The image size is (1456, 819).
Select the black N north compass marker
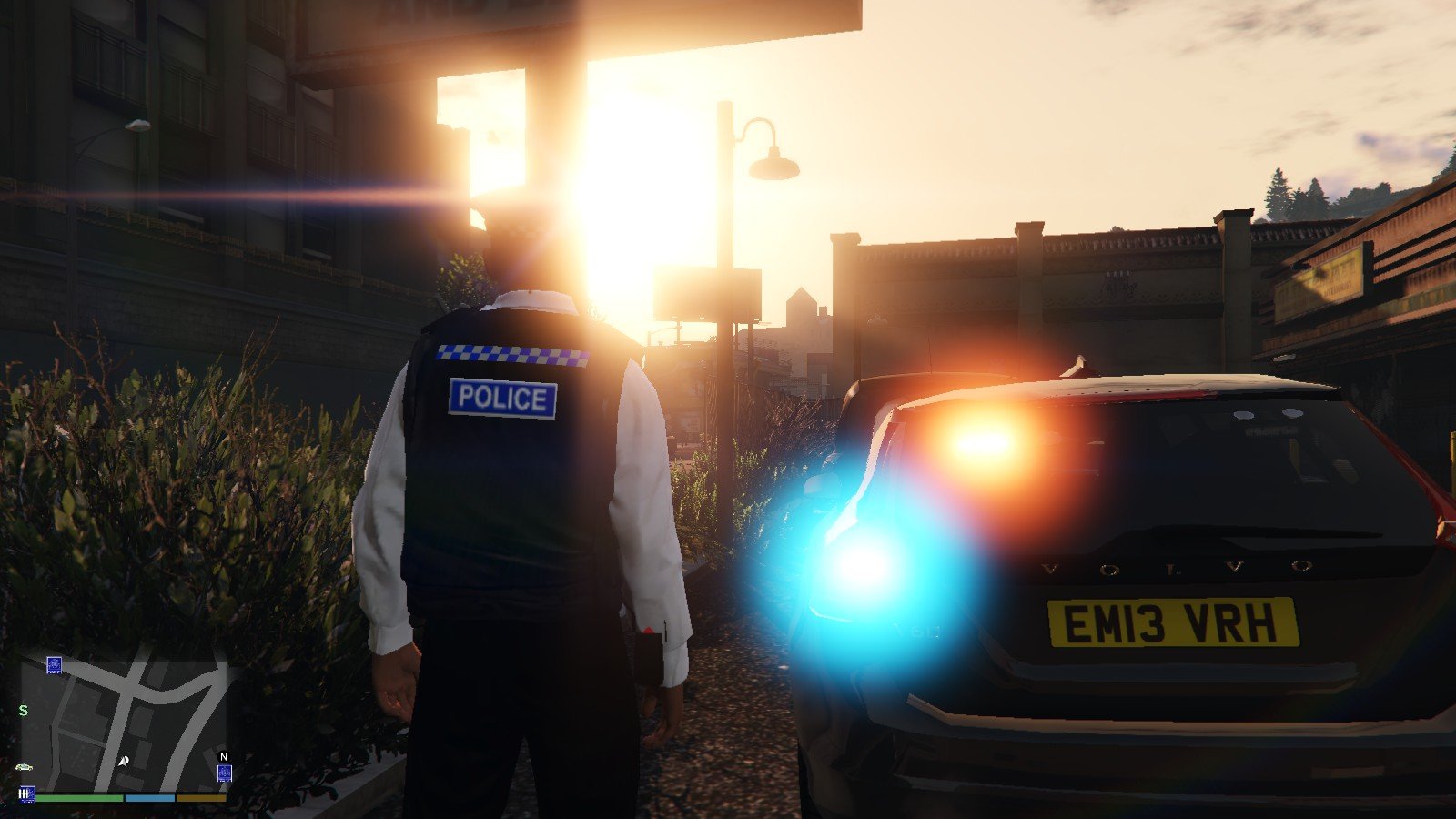pos(224,756)
